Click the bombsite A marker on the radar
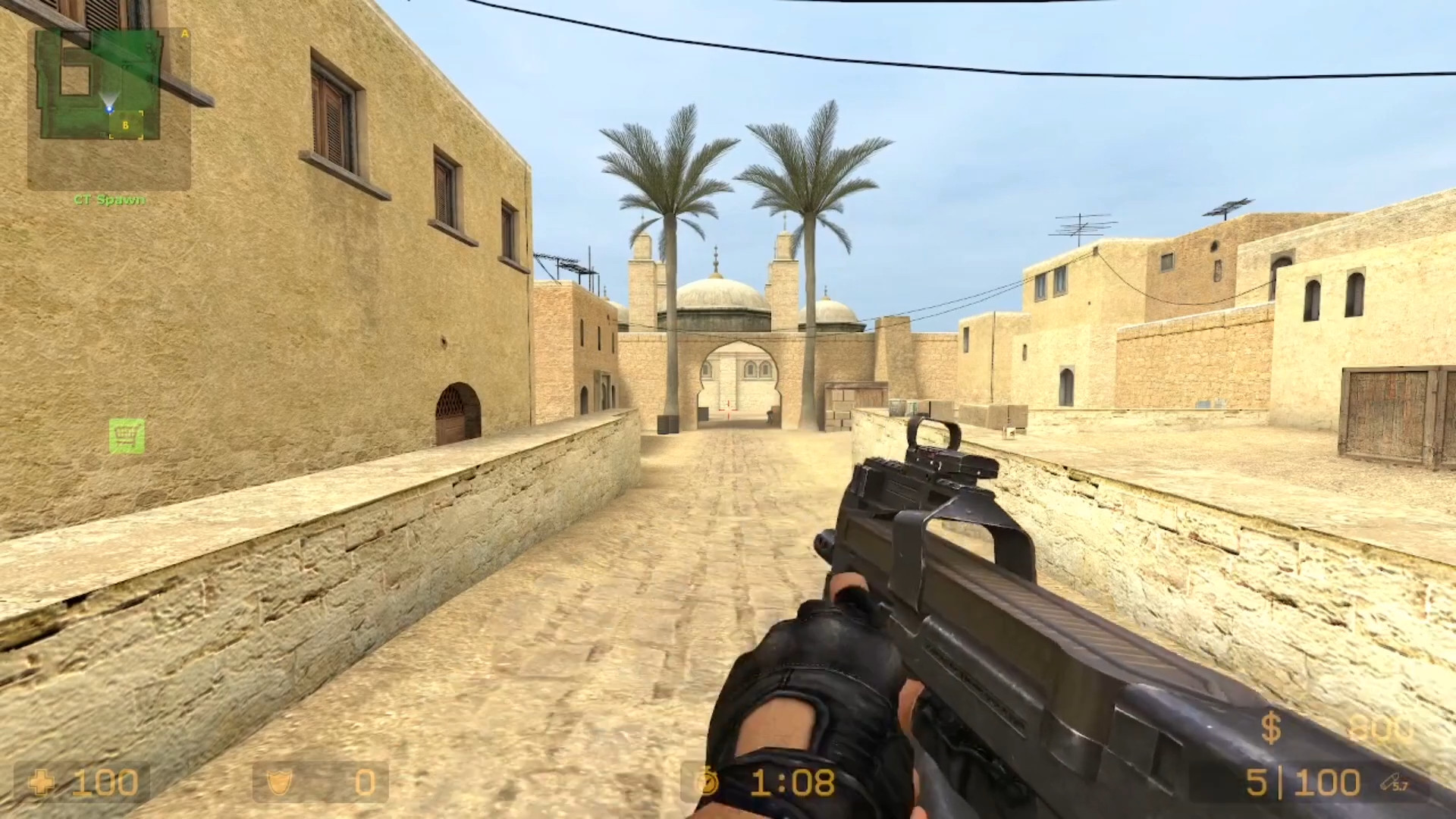 pos(184,33)
